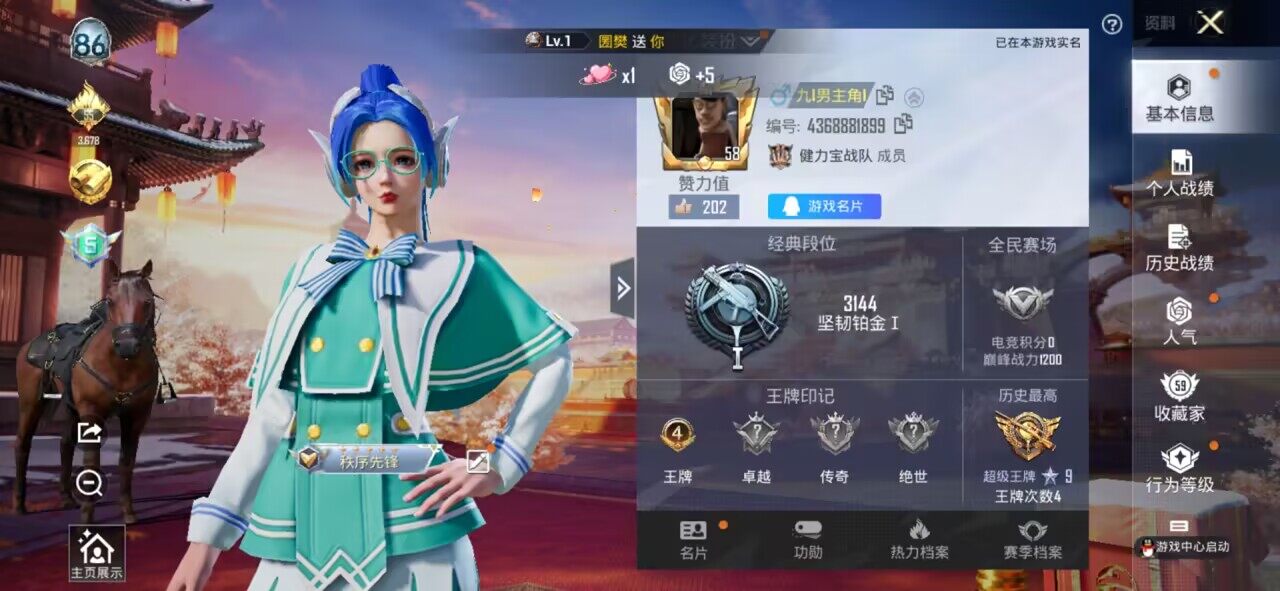Switch to the 功勋 bottom tab
Image resolution: width=1280 pixels, height=591 pixels.
(808, 540)
